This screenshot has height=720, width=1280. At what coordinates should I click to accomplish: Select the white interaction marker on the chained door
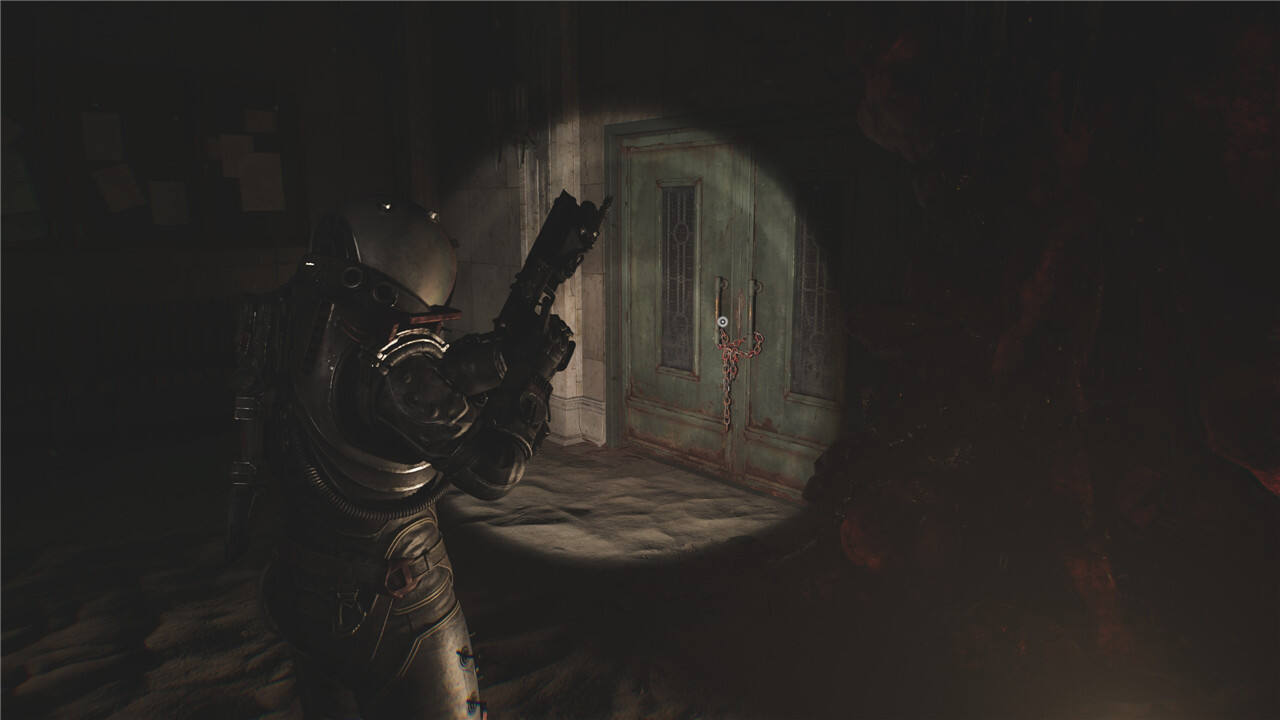(x=722, y=322)
